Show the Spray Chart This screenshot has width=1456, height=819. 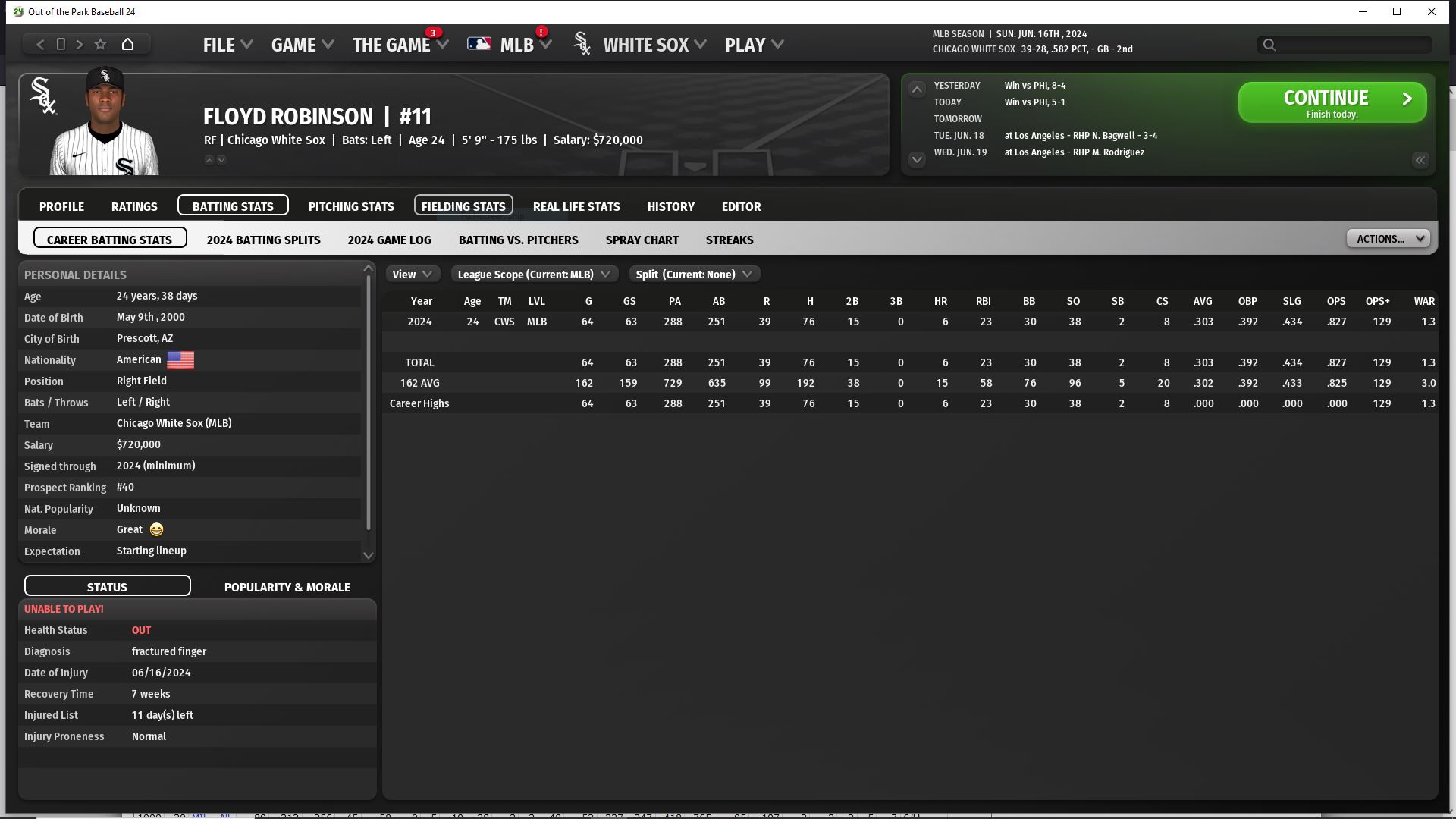(x=642, y=240)
